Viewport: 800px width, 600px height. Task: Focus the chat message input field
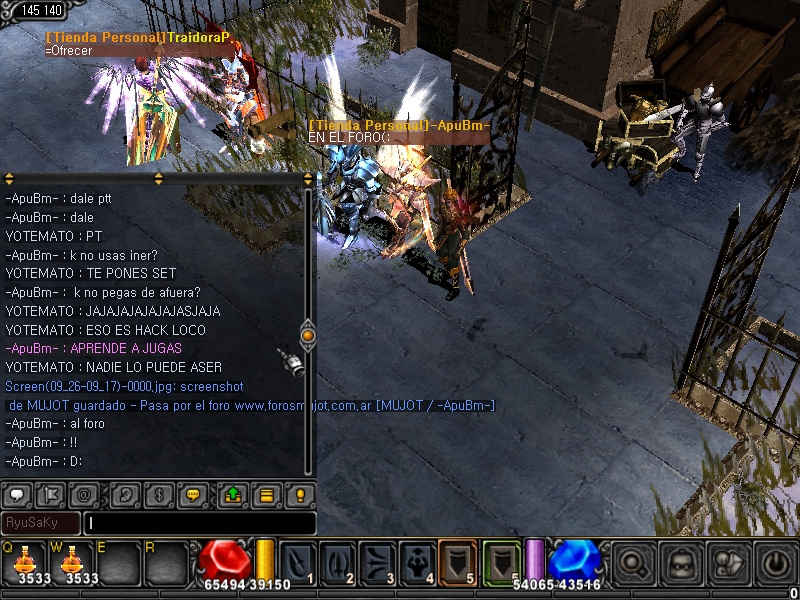pos(200,523)
